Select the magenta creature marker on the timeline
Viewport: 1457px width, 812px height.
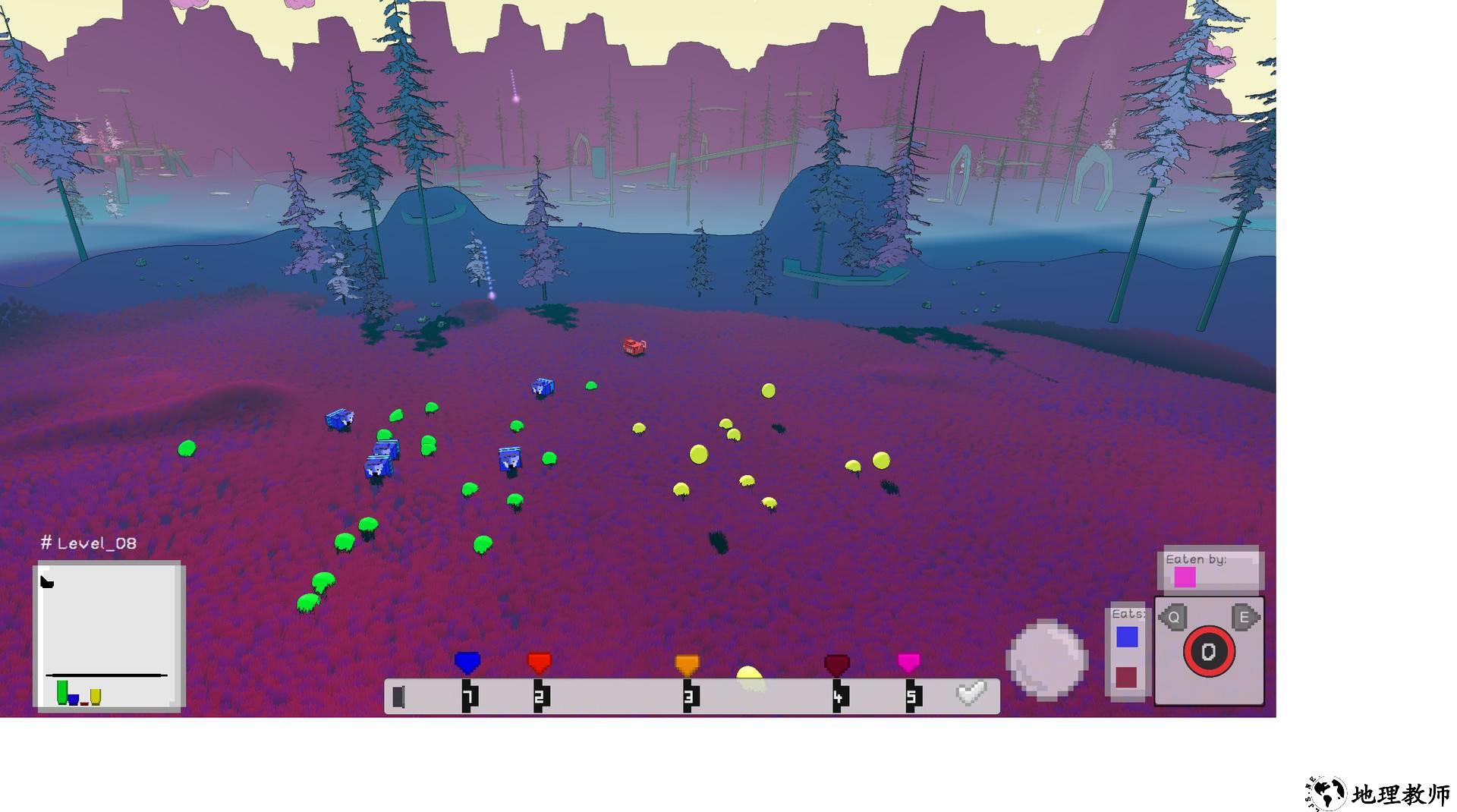point(908,663)
